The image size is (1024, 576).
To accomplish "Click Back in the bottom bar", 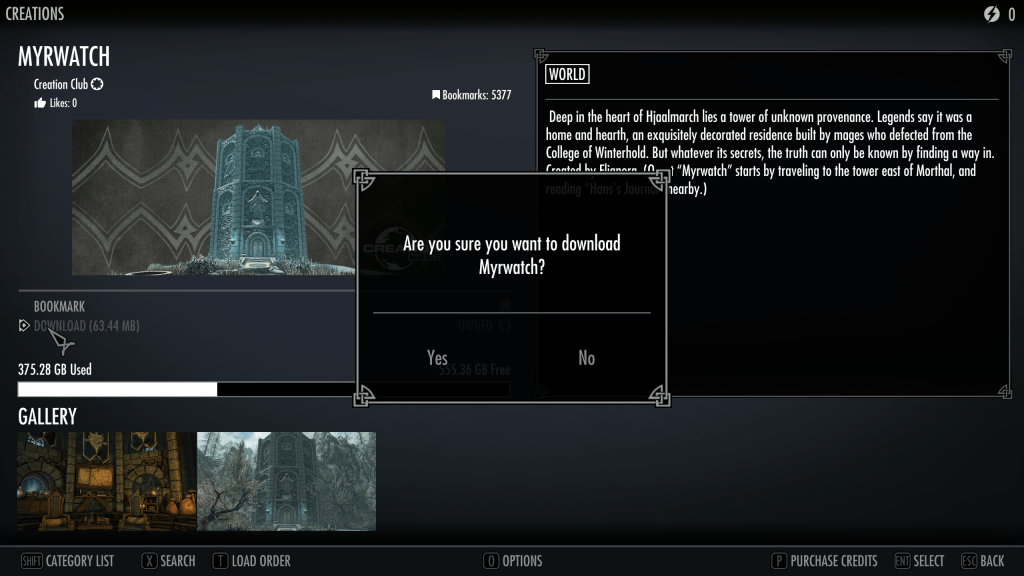I will coord(983,561).
